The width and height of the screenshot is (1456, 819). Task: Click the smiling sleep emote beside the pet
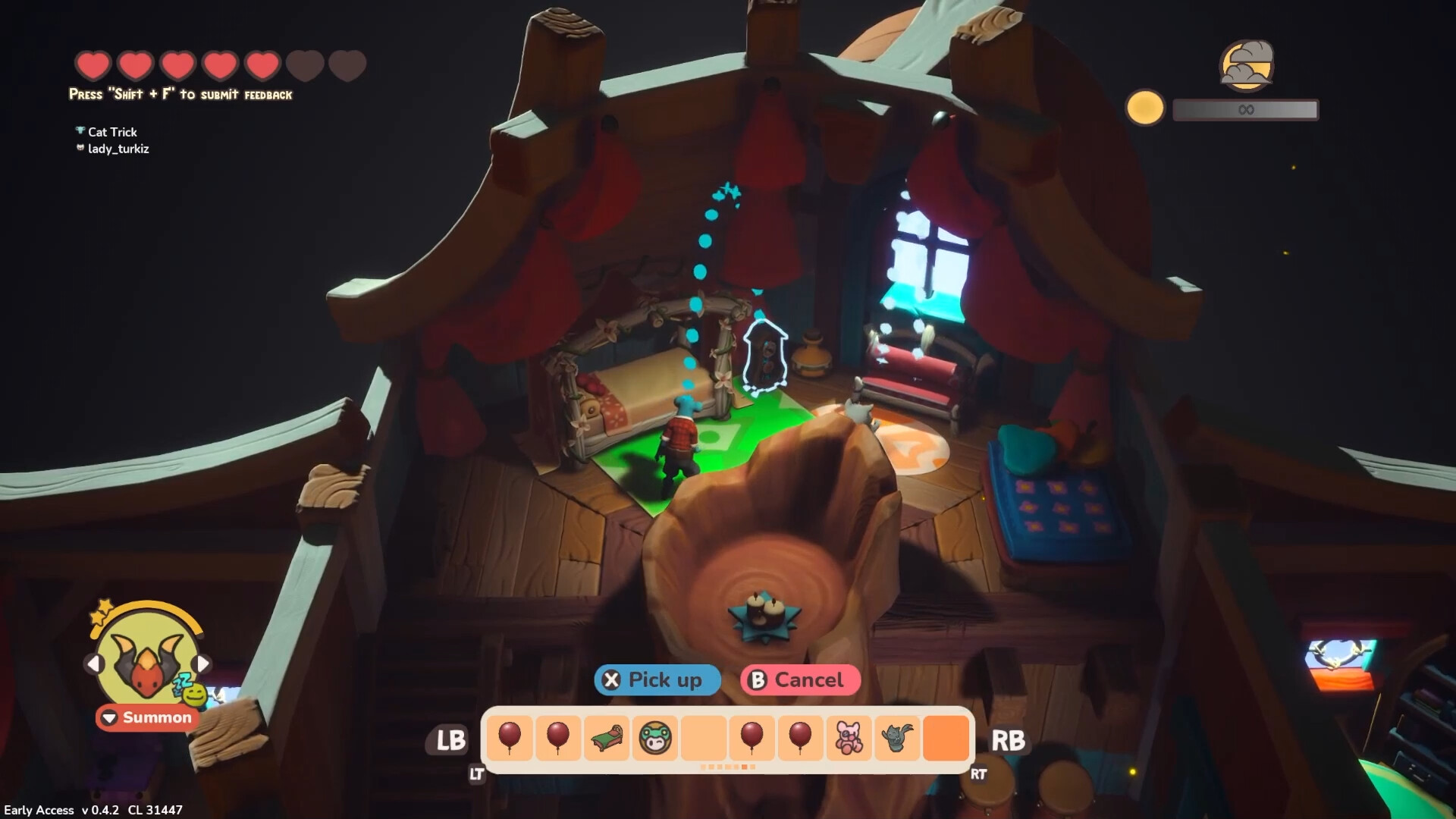(x=195, y=695)
